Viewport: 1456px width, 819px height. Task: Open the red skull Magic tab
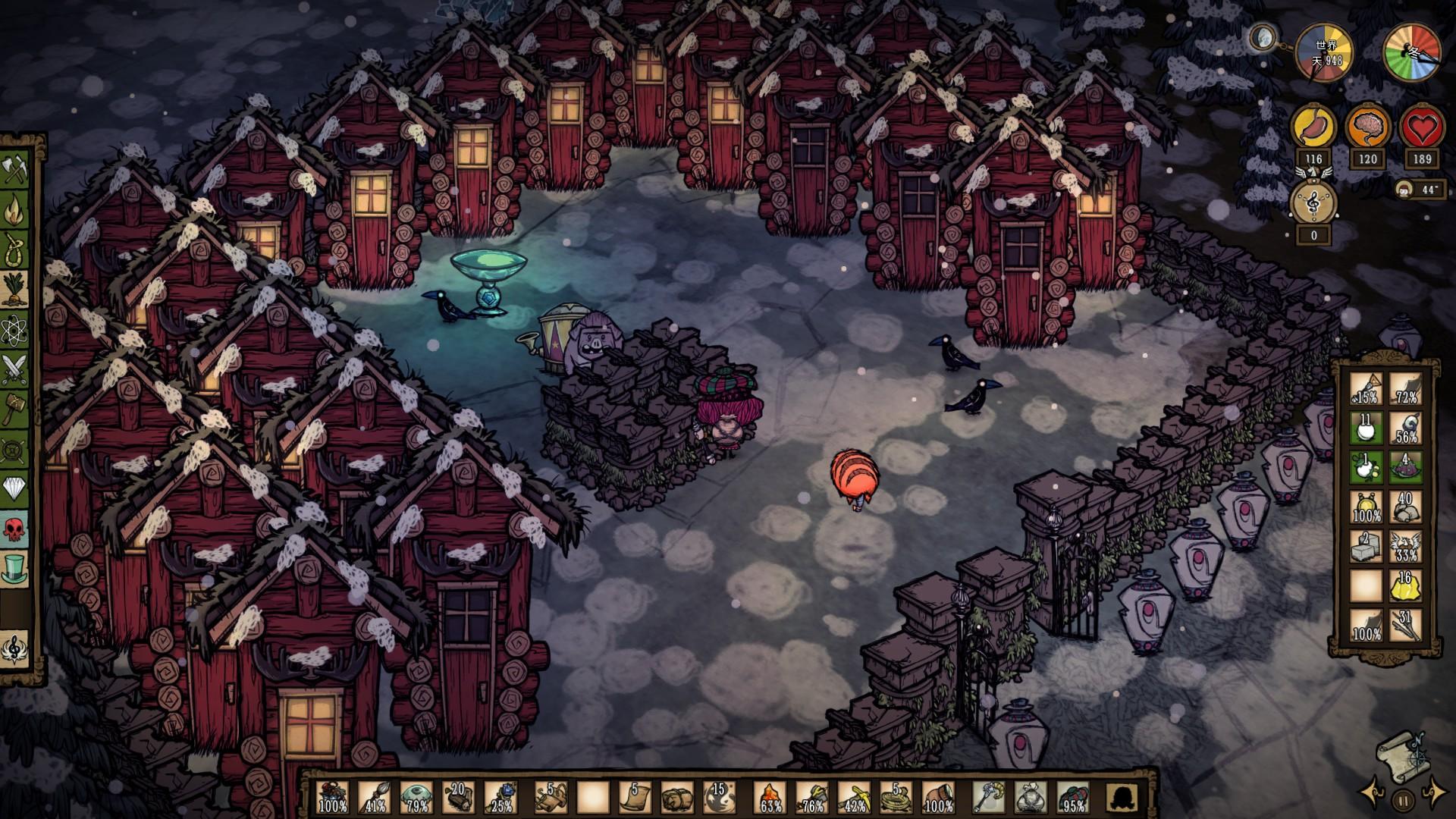pyautogui.click(x=15, y=528)
